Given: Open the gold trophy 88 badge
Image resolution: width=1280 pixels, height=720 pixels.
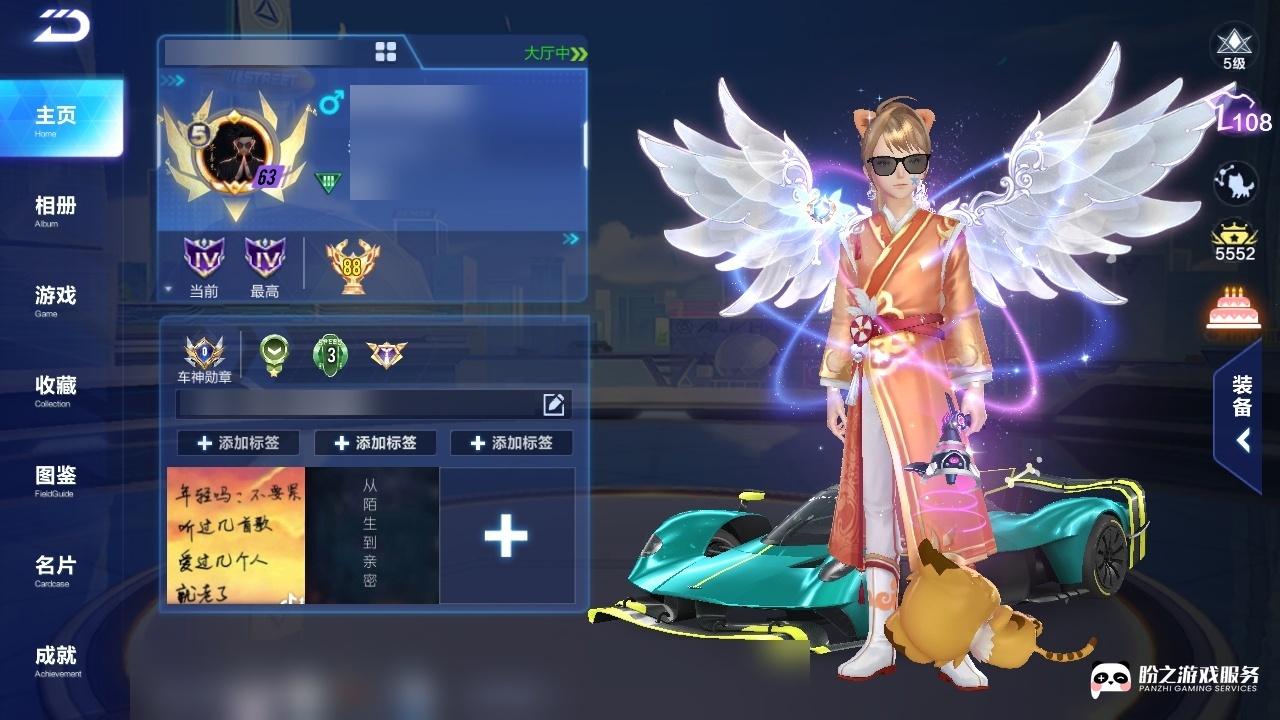Looking at the screenshot, I should click(x=352, y=266).
